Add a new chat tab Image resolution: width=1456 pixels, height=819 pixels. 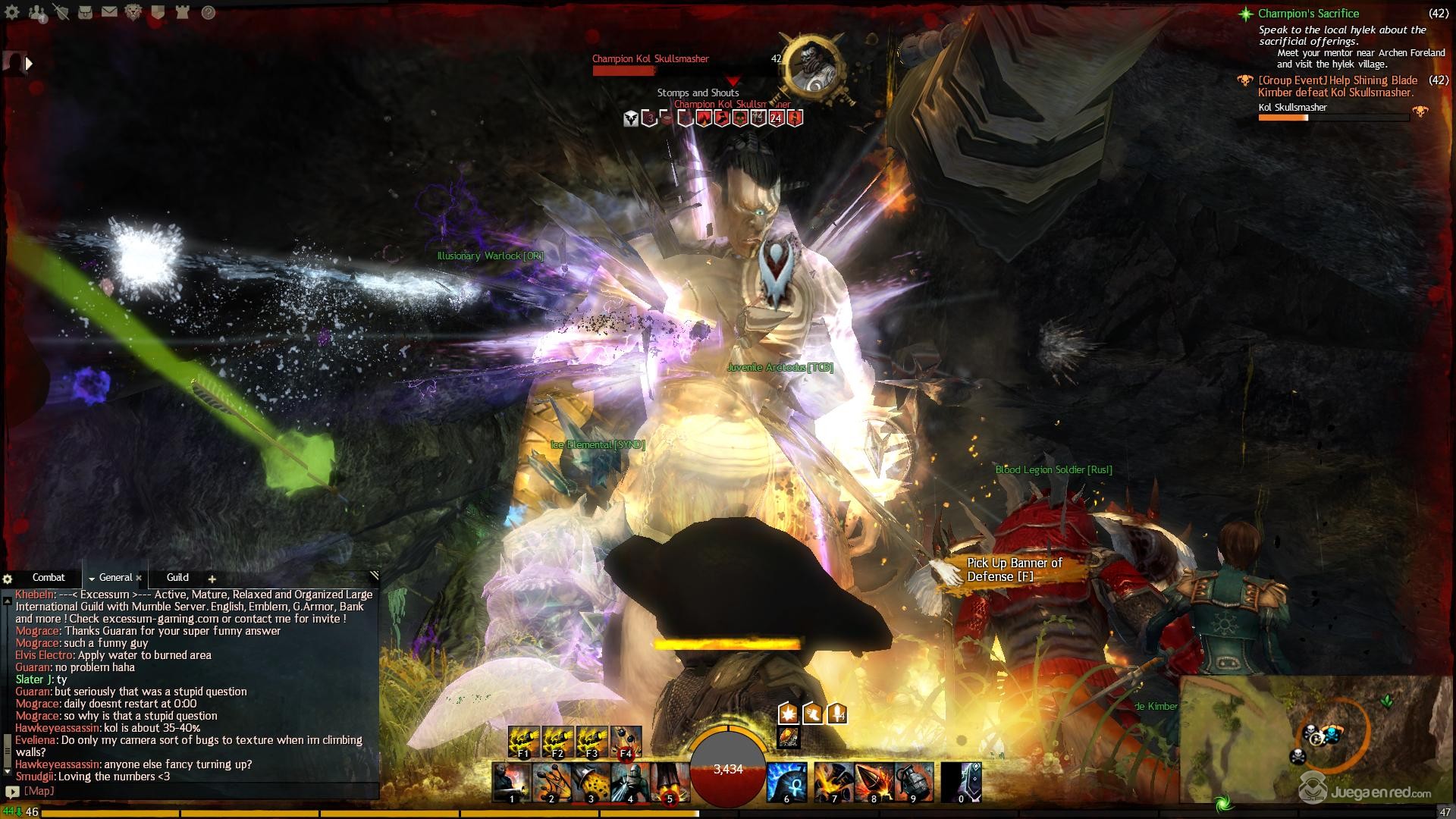212,579
